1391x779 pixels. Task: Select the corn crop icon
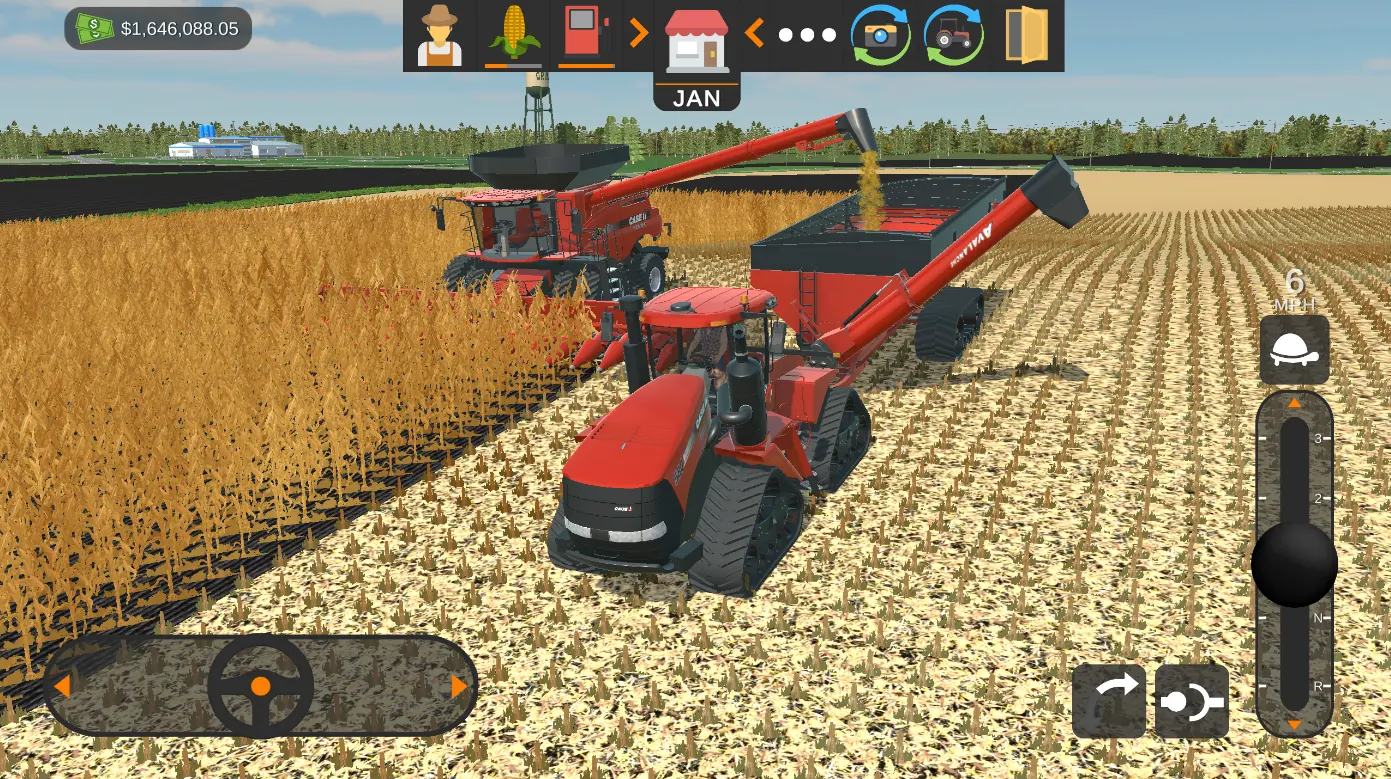[x=513, y=31]
